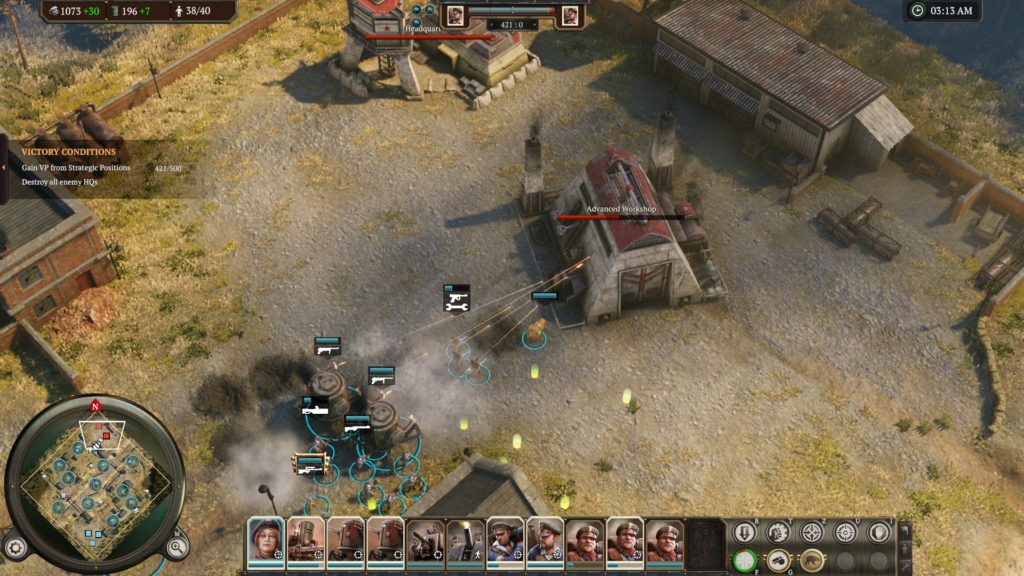Click the minimap magnifier zoom button
Viewport: 1024px width, 576px height.
click(177, 547)
